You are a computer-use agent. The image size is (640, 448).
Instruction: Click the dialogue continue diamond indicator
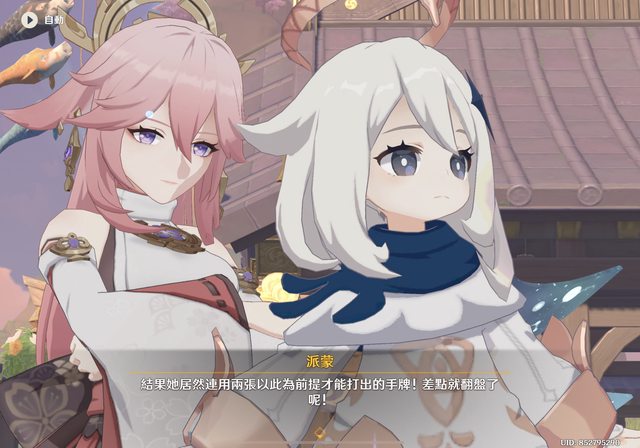320,432
